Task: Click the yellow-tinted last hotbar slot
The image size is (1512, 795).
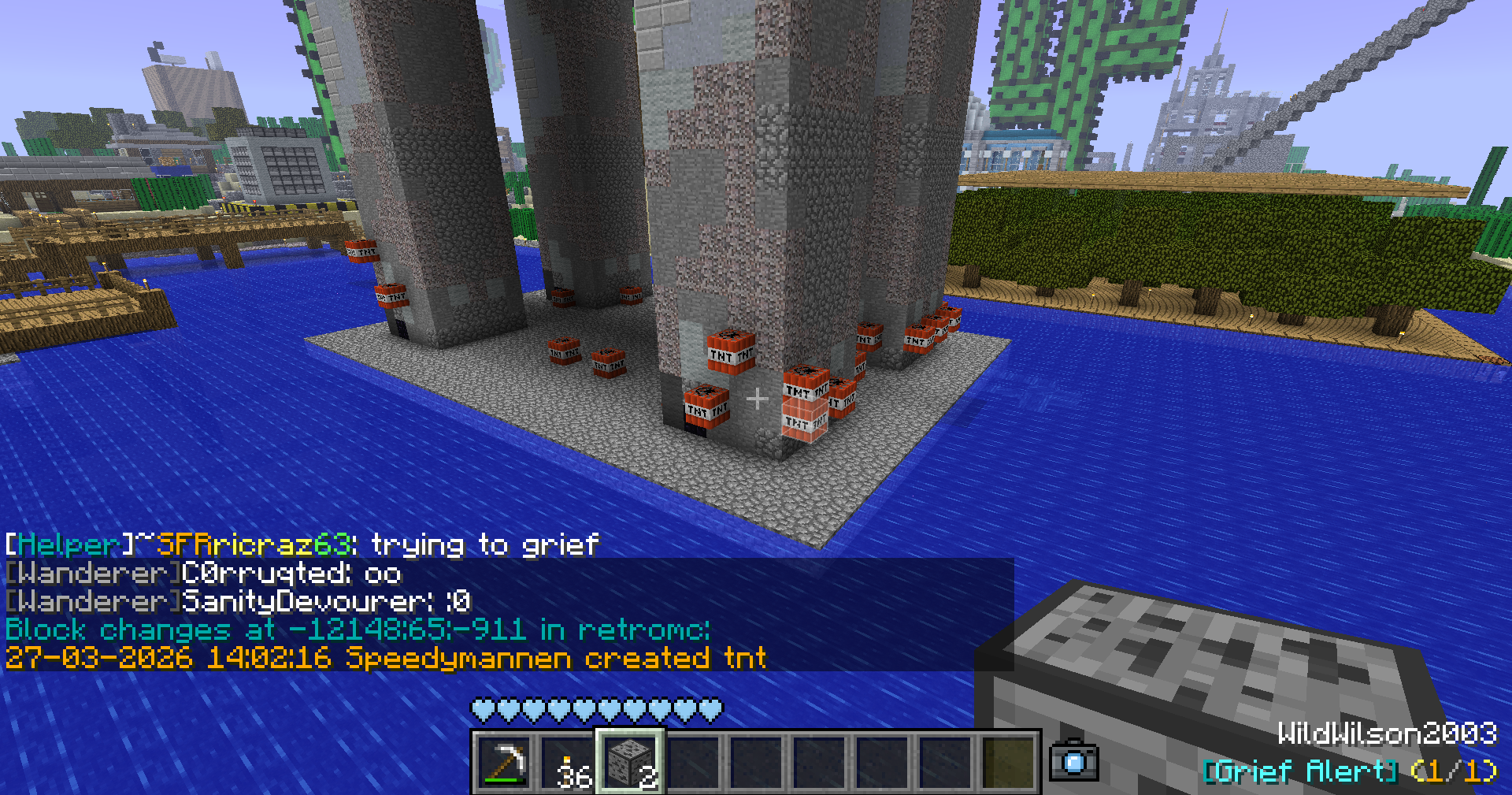Action: point(1009,762)
